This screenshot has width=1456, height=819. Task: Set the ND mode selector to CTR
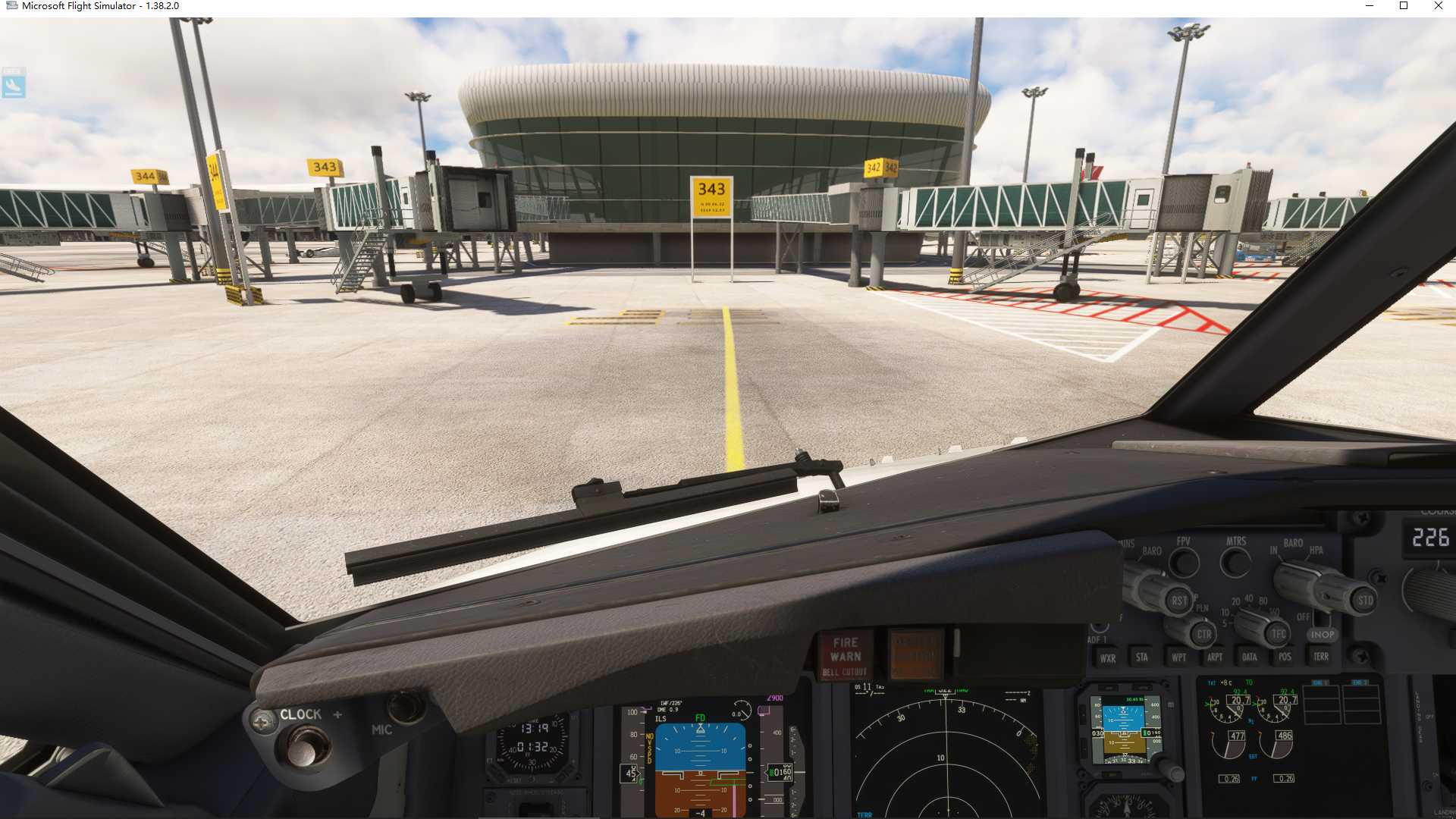point(1205,633)
